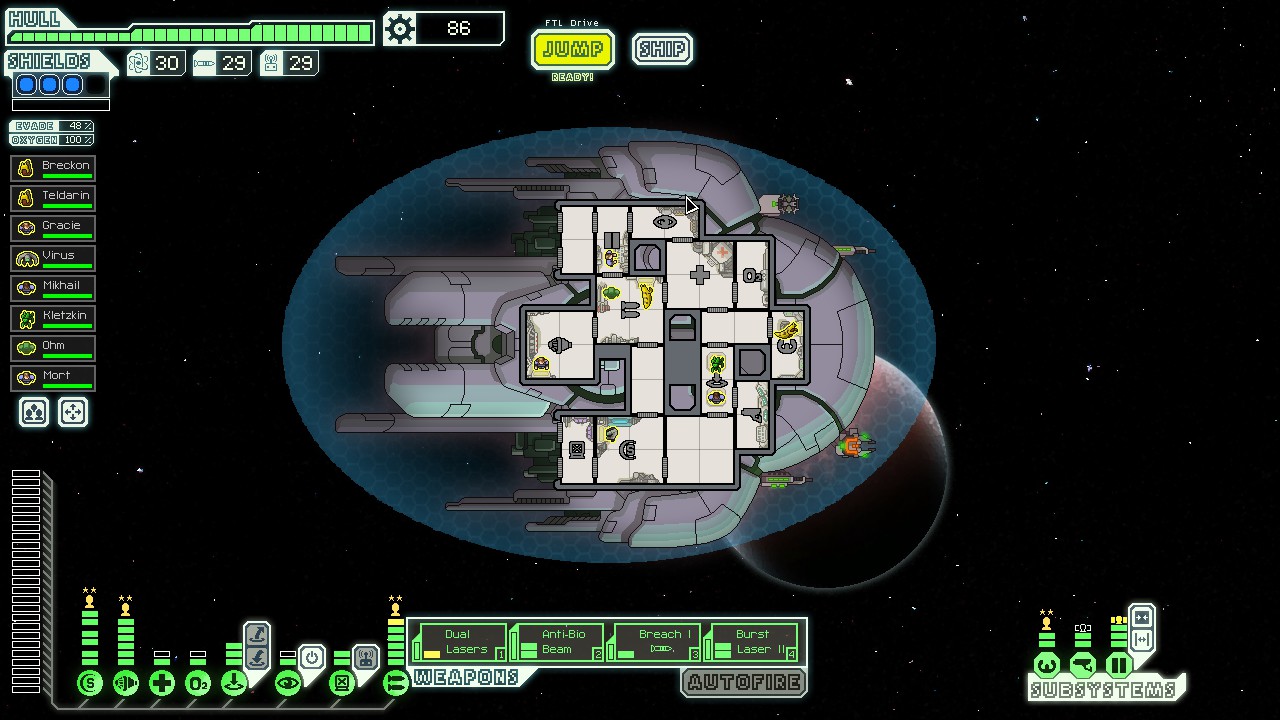Select the Sensors subsystem icon

coord(1083,665)
